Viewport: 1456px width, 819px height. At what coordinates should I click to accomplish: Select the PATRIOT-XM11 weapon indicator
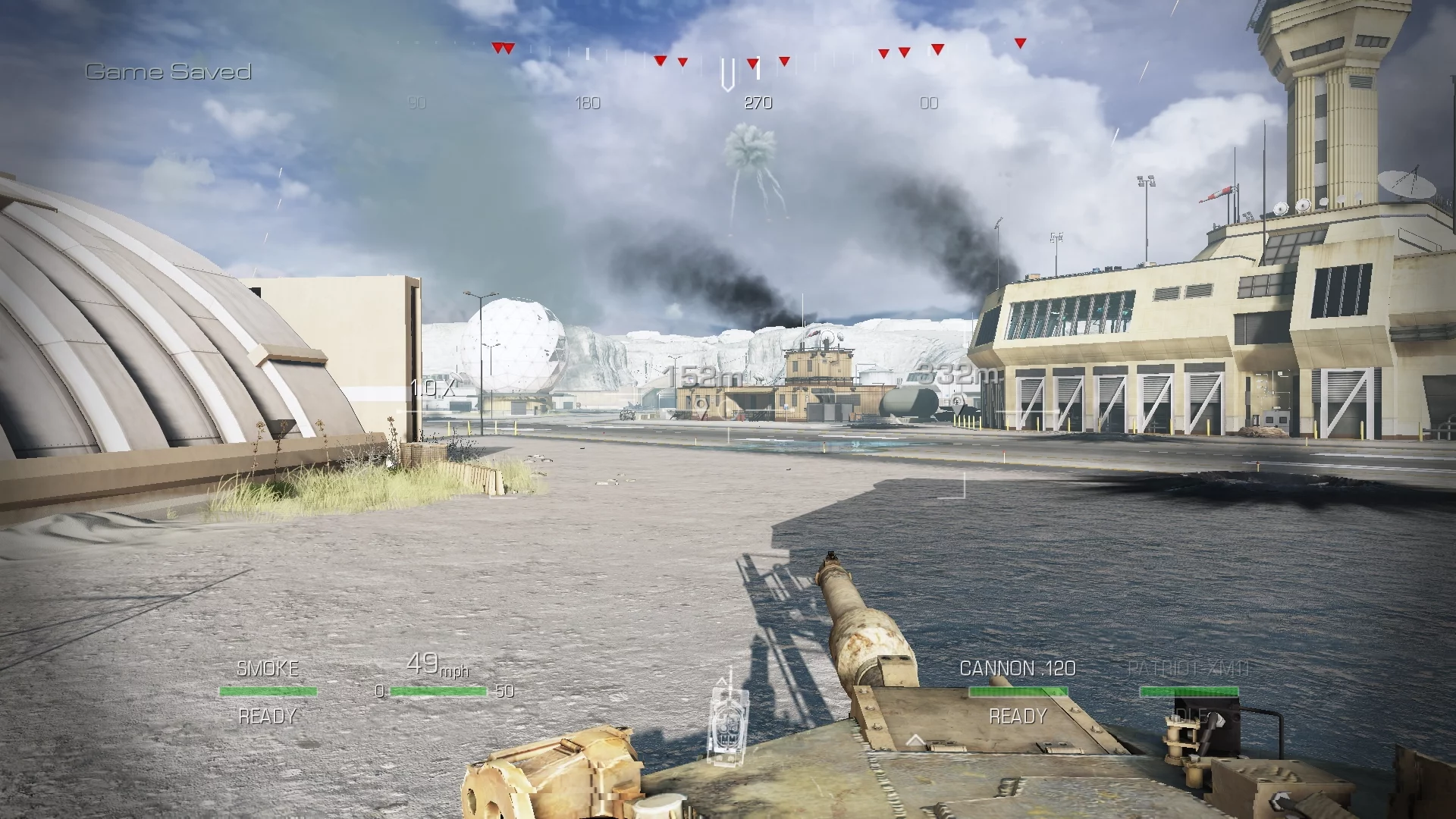point(1188,668)
